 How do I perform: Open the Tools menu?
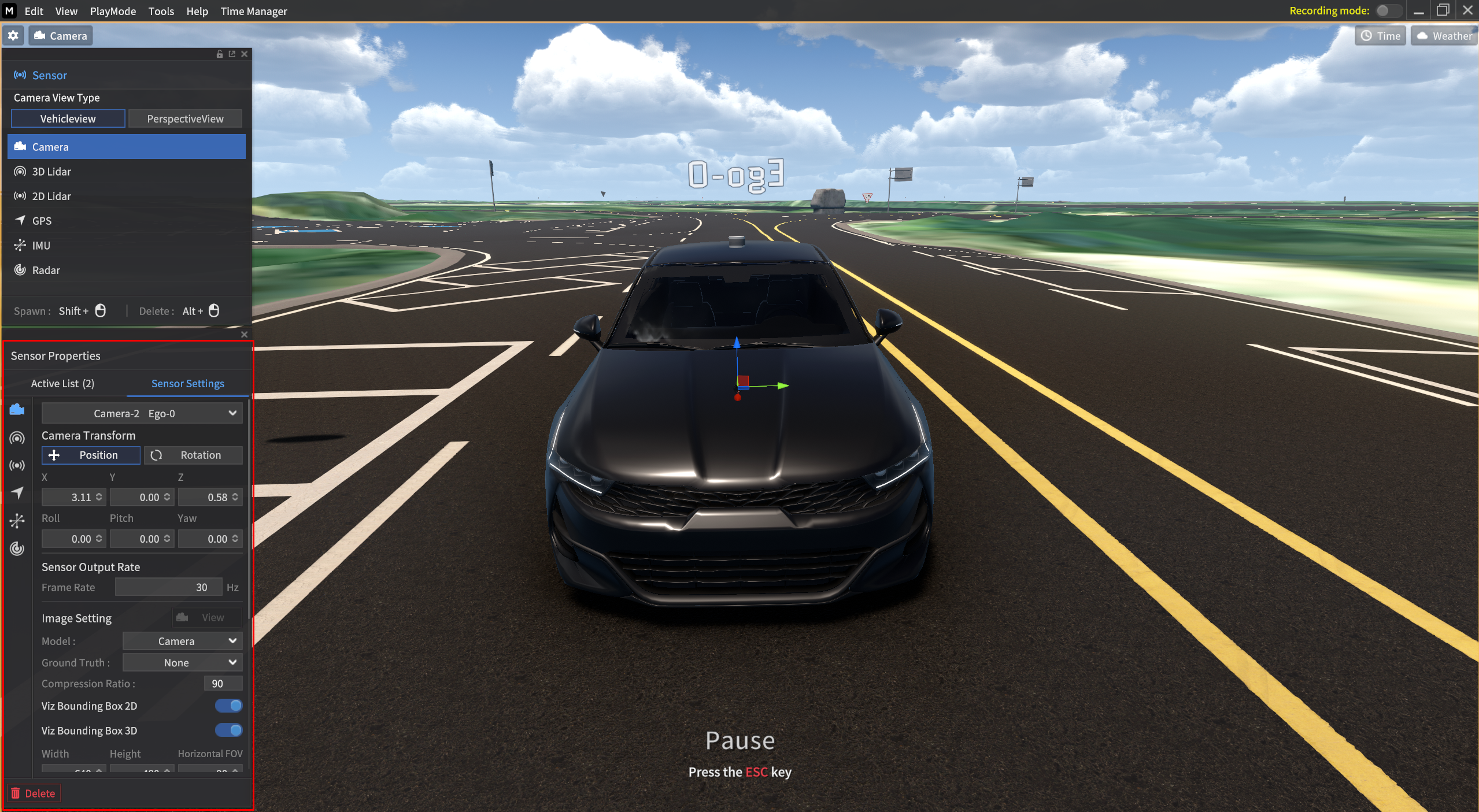click(x=161, y=11)
